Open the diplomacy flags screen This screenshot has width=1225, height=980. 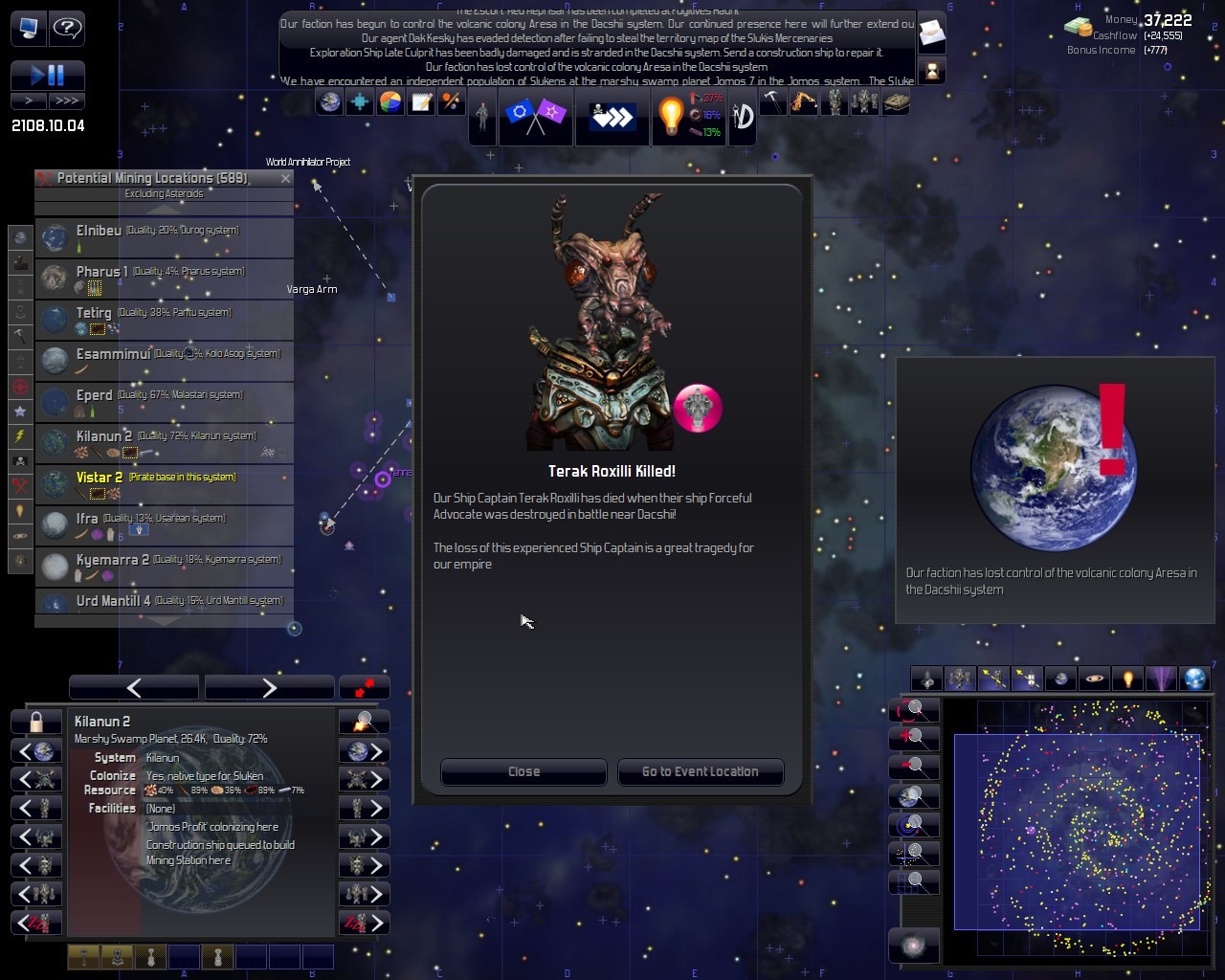[535, 117]
